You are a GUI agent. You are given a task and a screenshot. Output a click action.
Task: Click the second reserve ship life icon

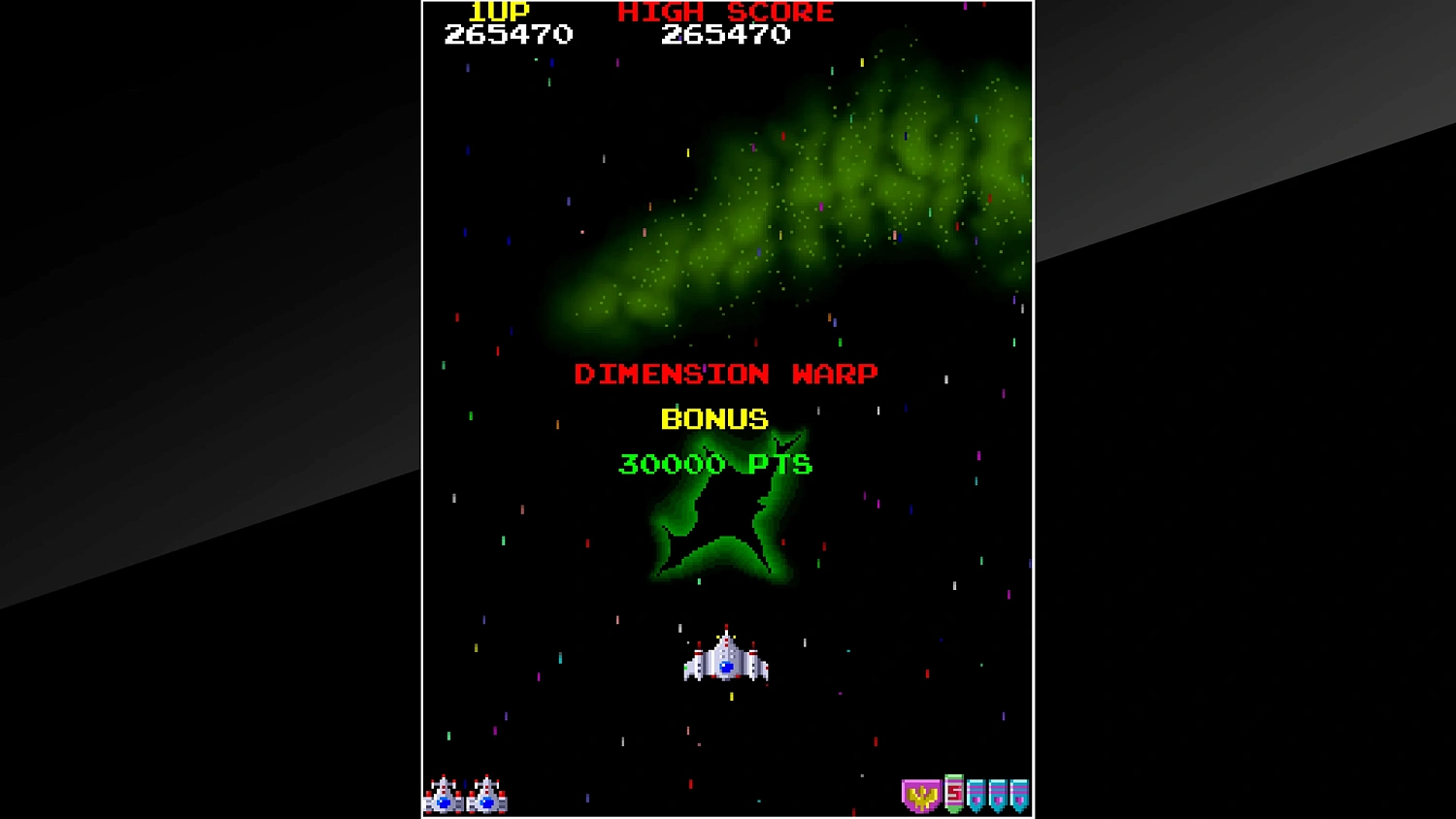point(486,796)
